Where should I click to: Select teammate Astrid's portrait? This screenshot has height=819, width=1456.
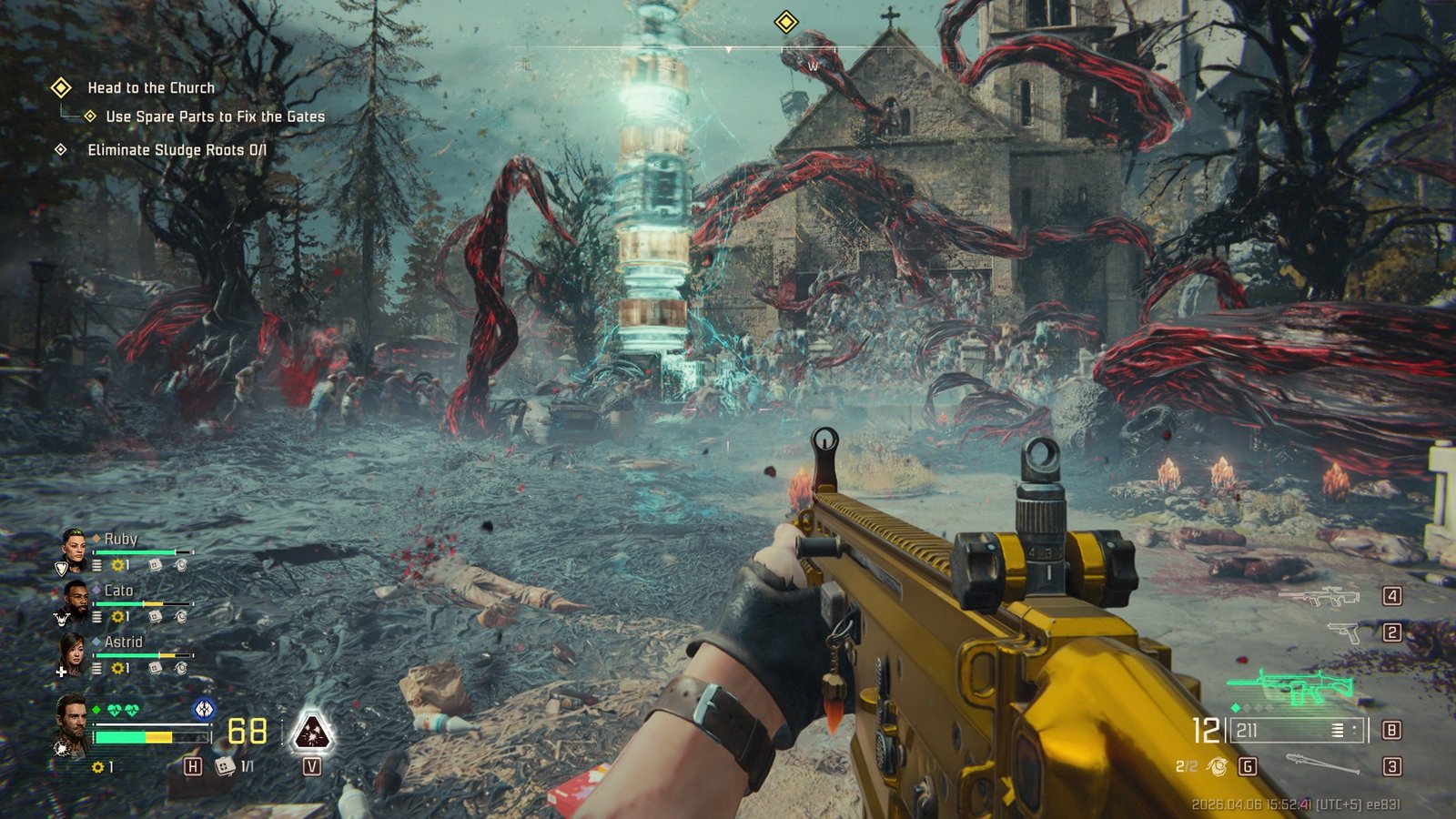coord(75,652)
